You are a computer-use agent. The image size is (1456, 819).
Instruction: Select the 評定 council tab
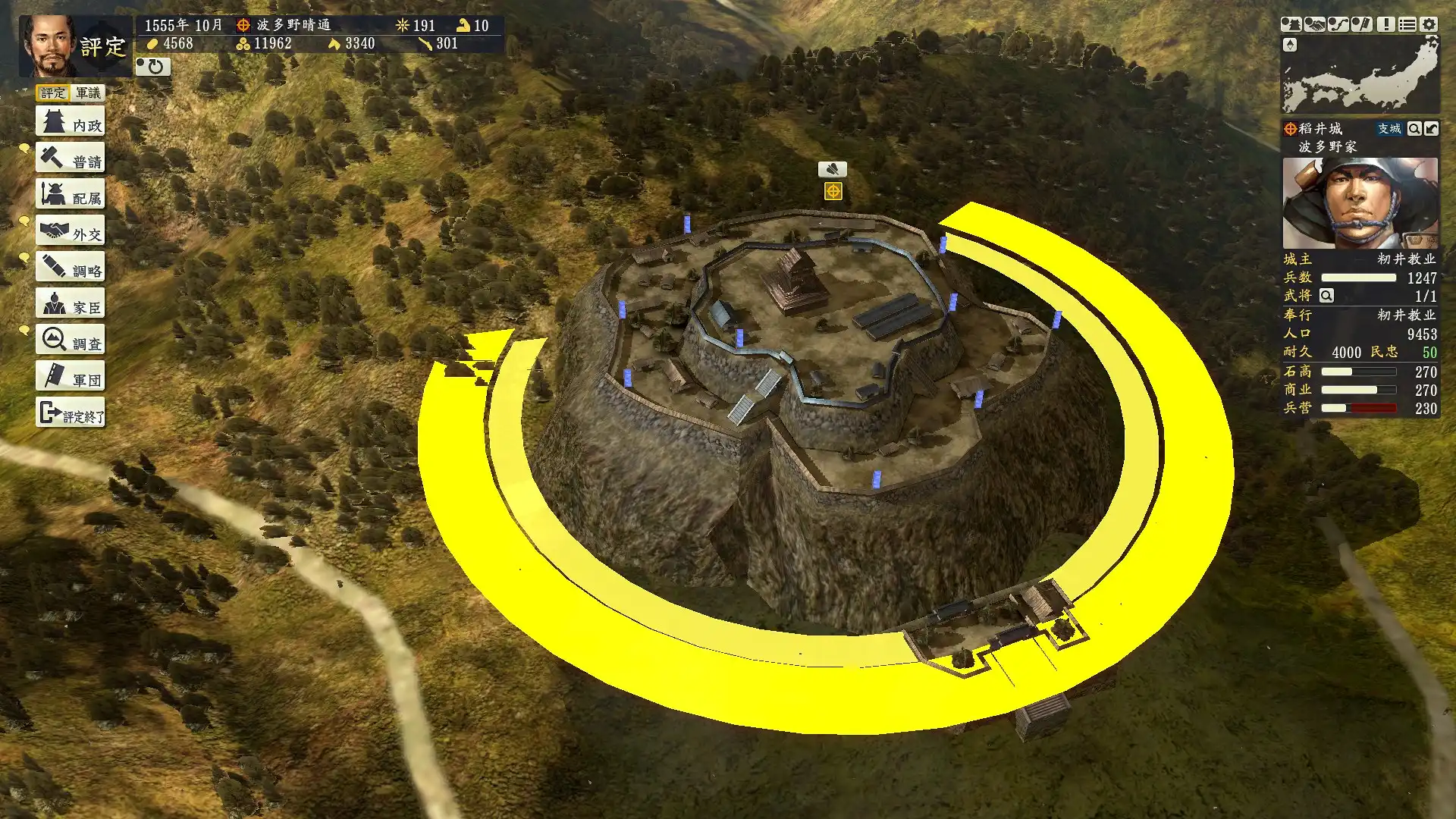tap(52, 93)
